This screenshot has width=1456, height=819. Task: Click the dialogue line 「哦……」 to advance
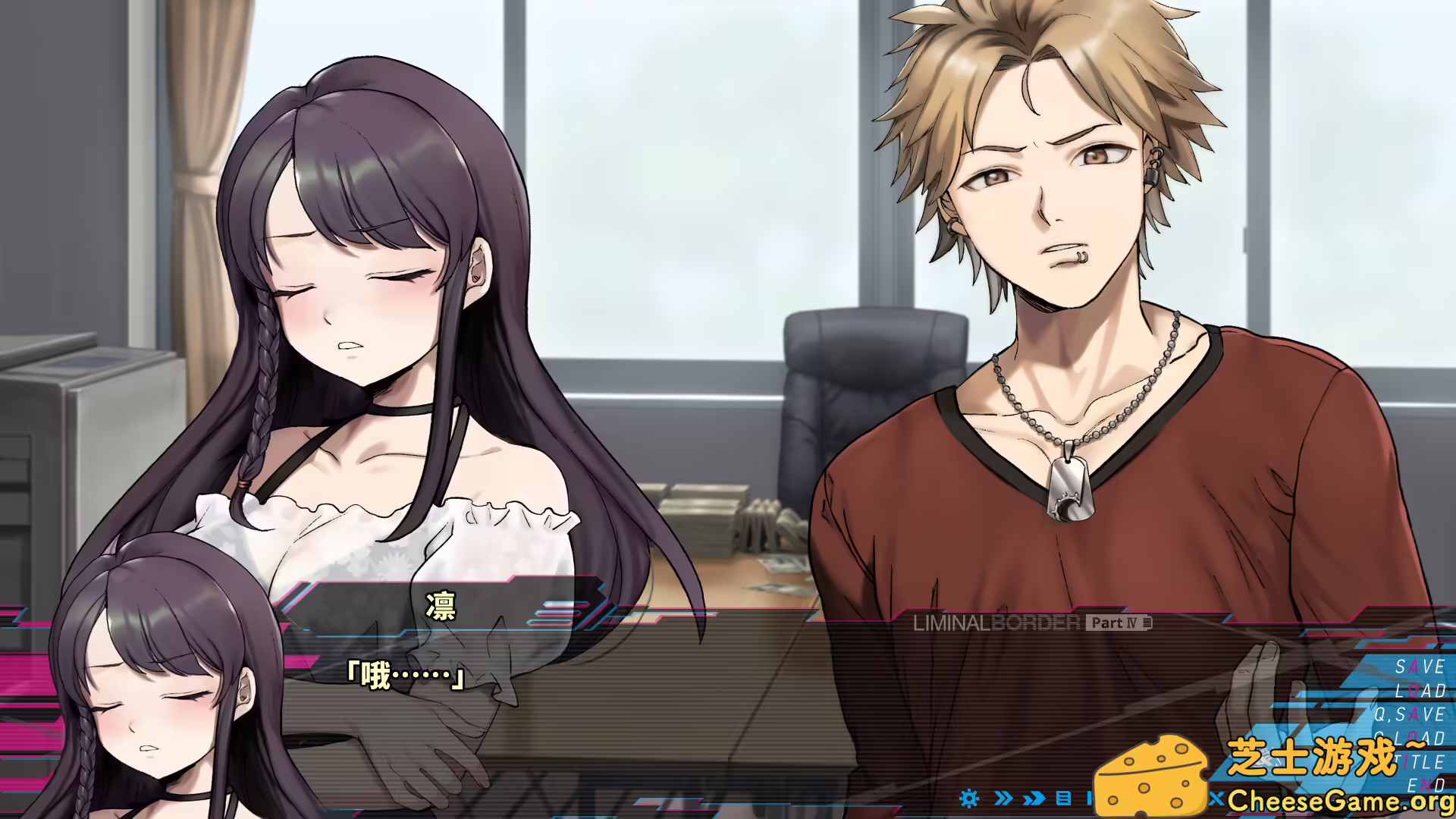pyautogui.click(x=405, y=673)
